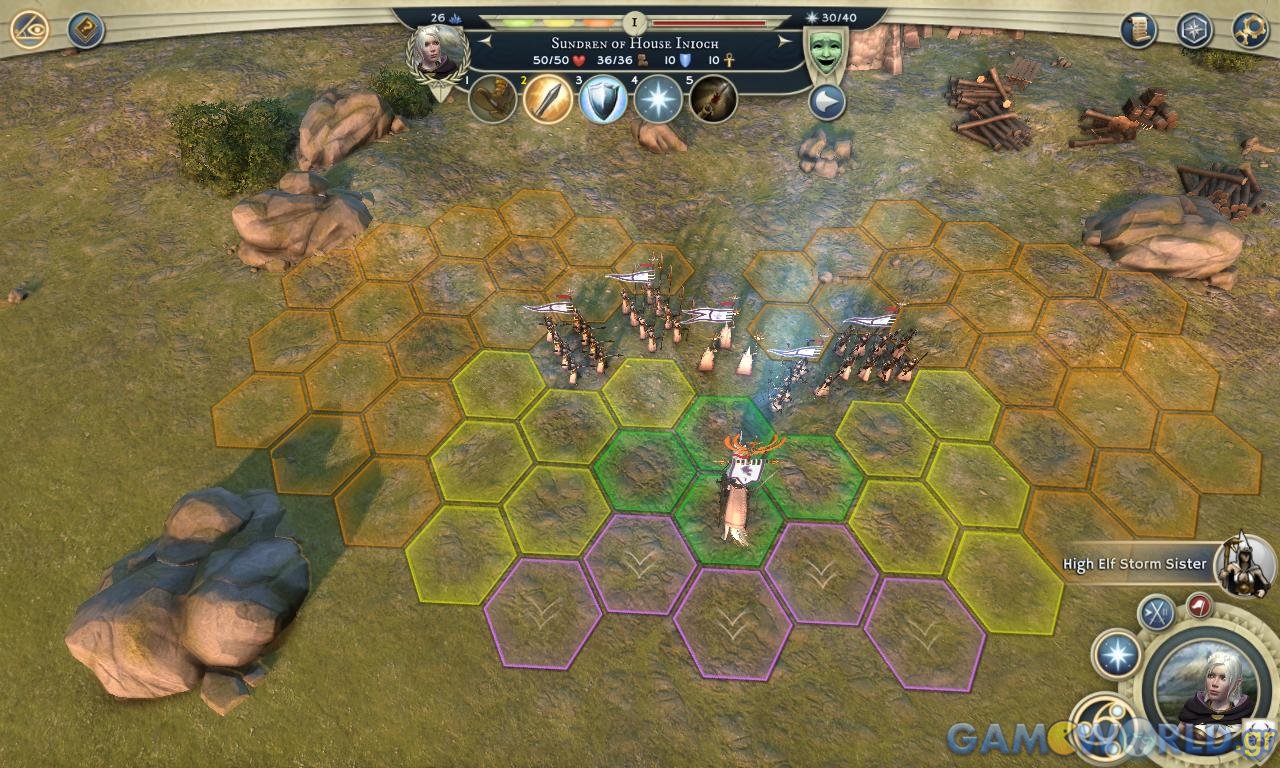Select ability 5, the dark staff icon
Image resolution: width=1280 pixels, height=768 pixels.
pos(713,99)
